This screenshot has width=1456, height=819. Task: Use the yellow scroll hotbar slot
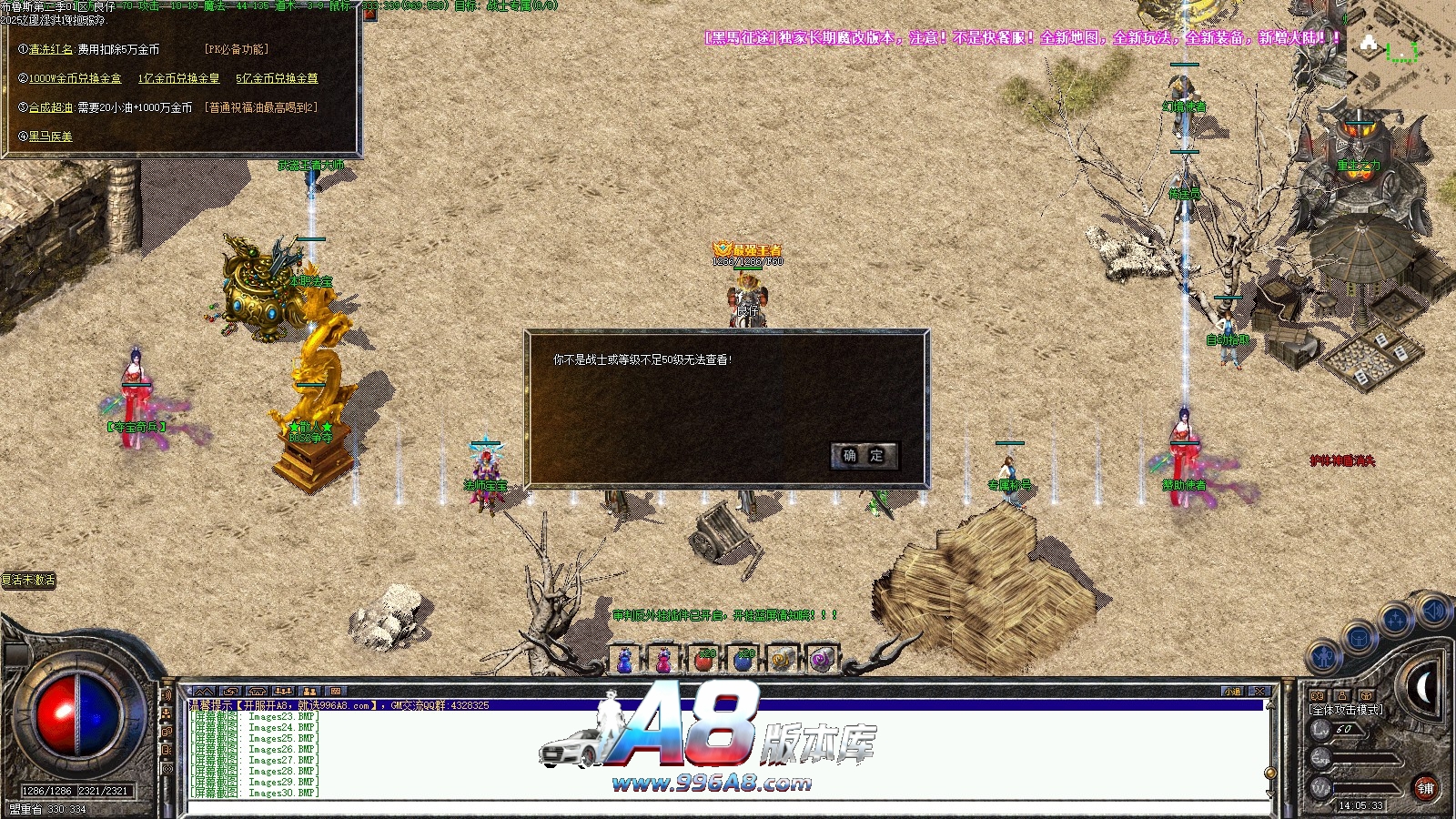pyautogui.click(x=782, y=660)
